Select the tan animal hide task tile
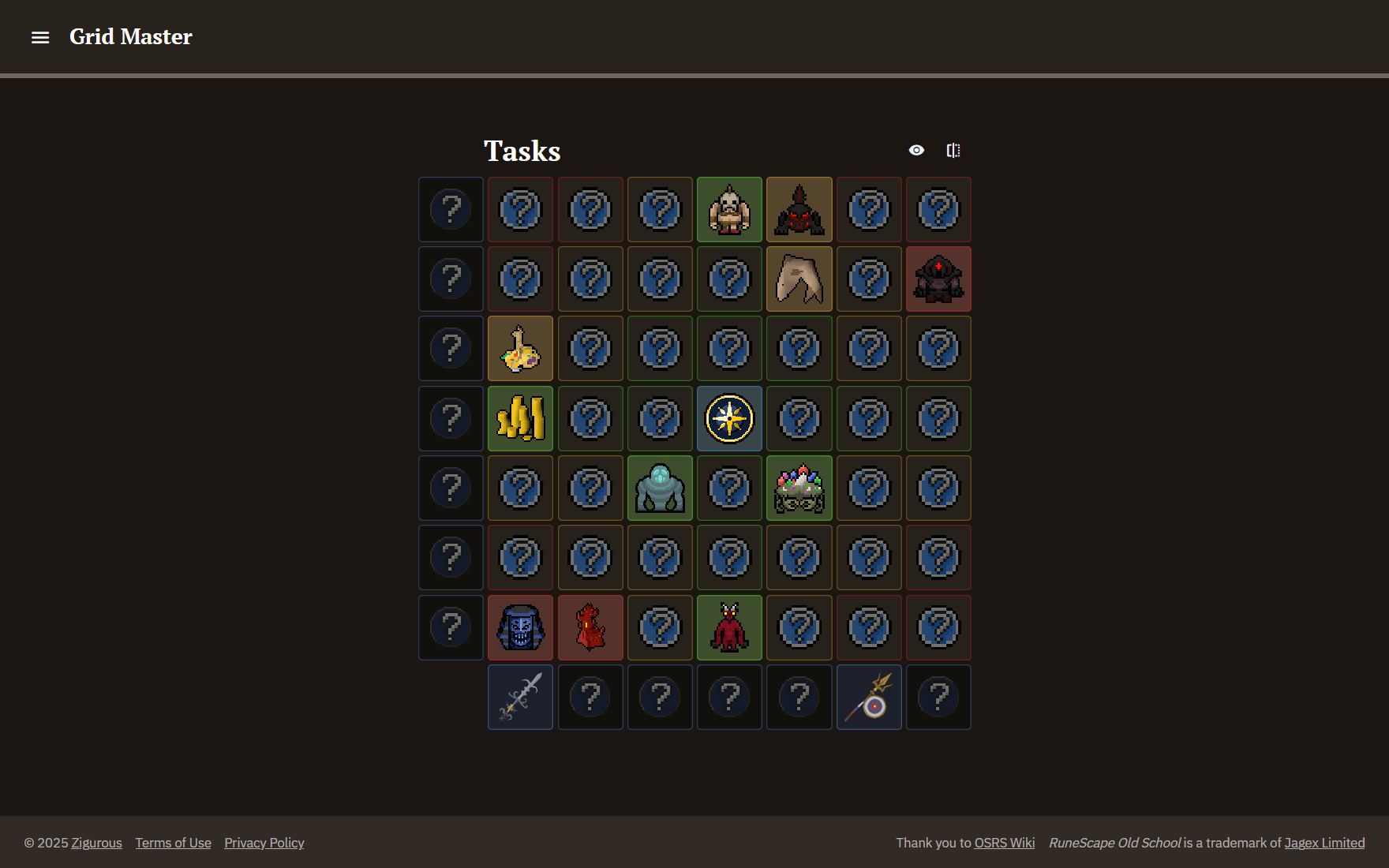The height and width of the screenshot is (868, 1389). (799, 279)
